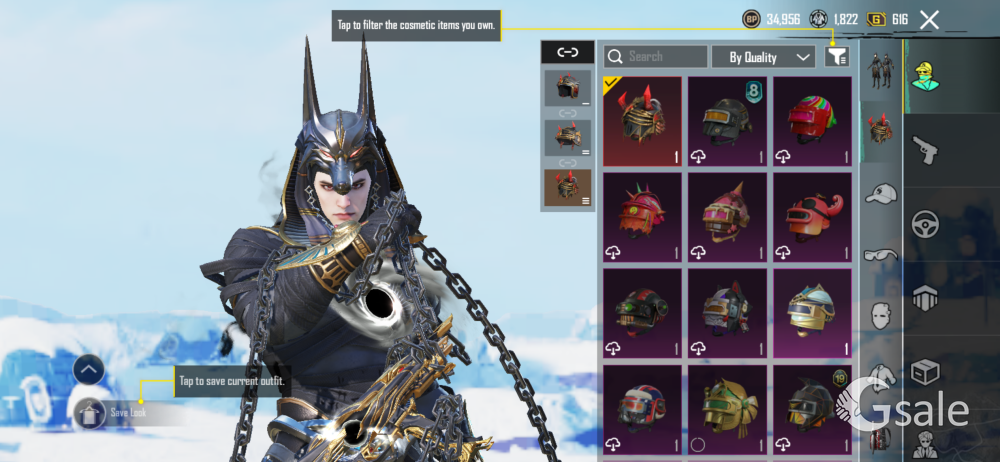Click the linked set toggle icon

(x=567, y=52)
